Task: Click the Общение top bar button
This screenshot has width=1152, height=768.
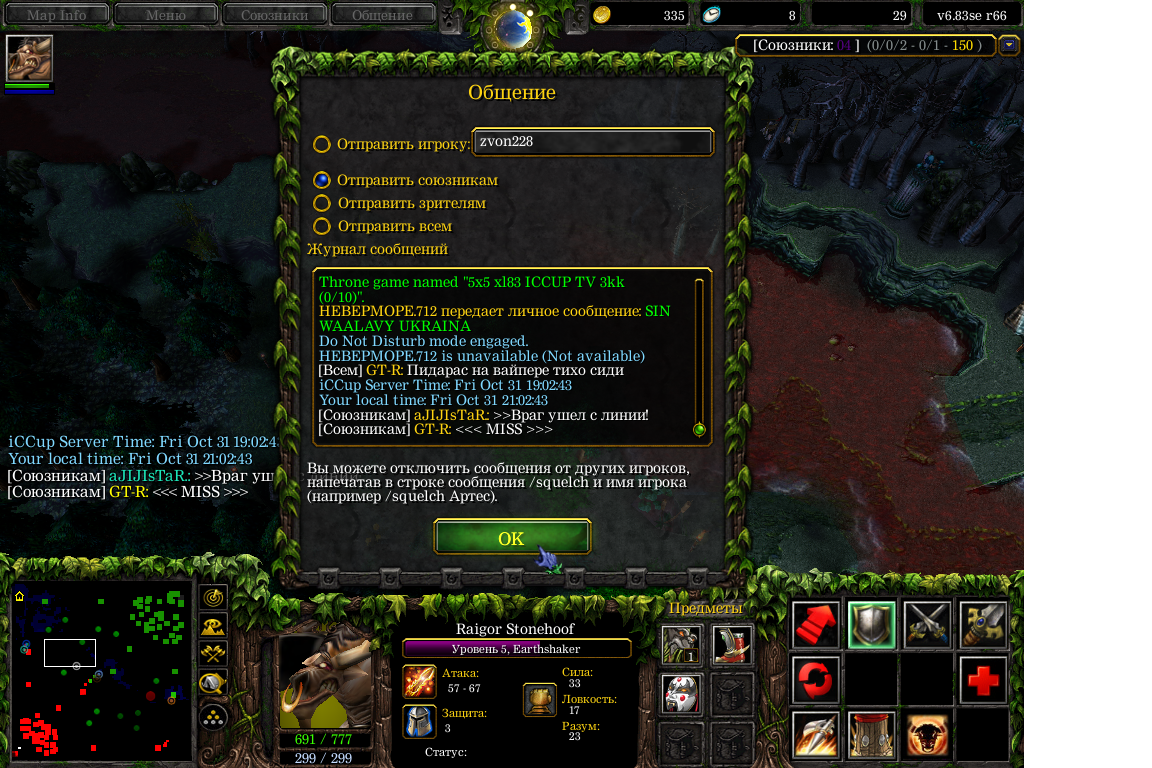Action: tap(382, 15)
